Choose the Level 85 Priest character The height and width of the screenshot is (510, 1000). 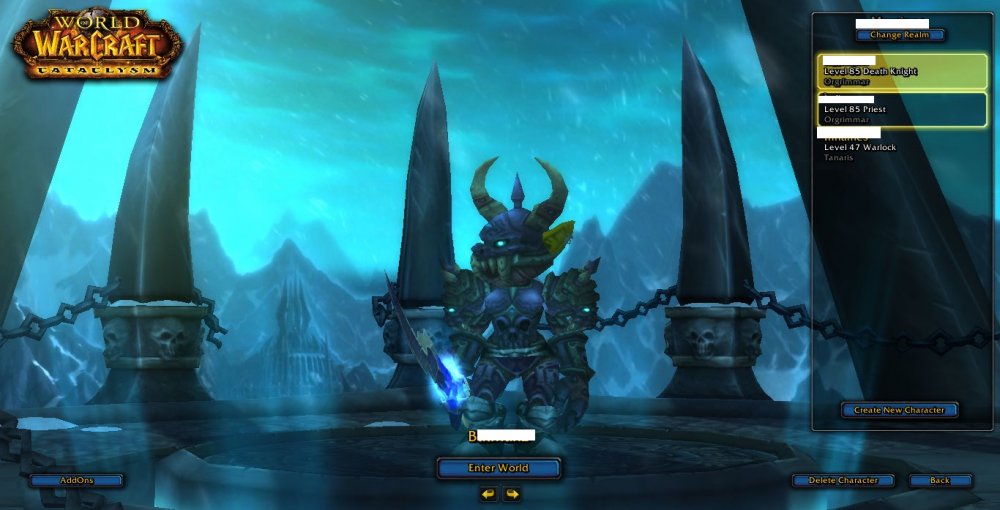pos(902,109)
